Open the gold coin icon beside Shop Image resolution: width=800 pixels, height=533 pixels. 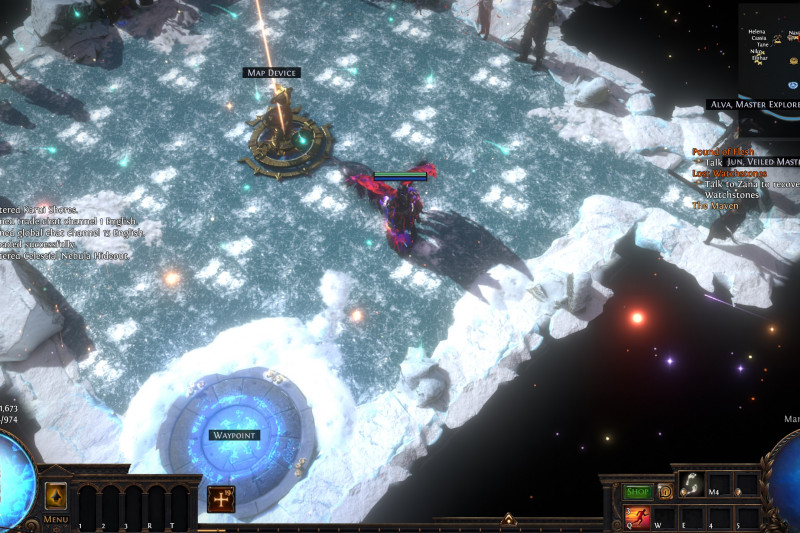[x=665, y=491]
